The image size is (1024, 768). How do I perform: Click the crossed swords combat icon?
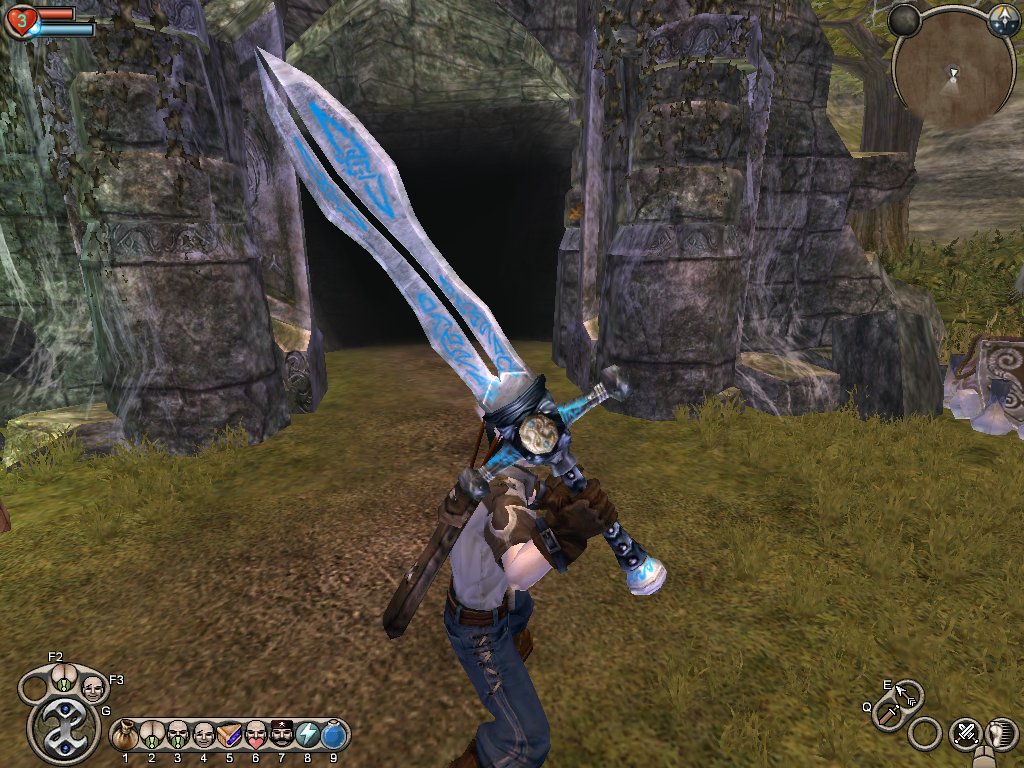click(965, 734)
